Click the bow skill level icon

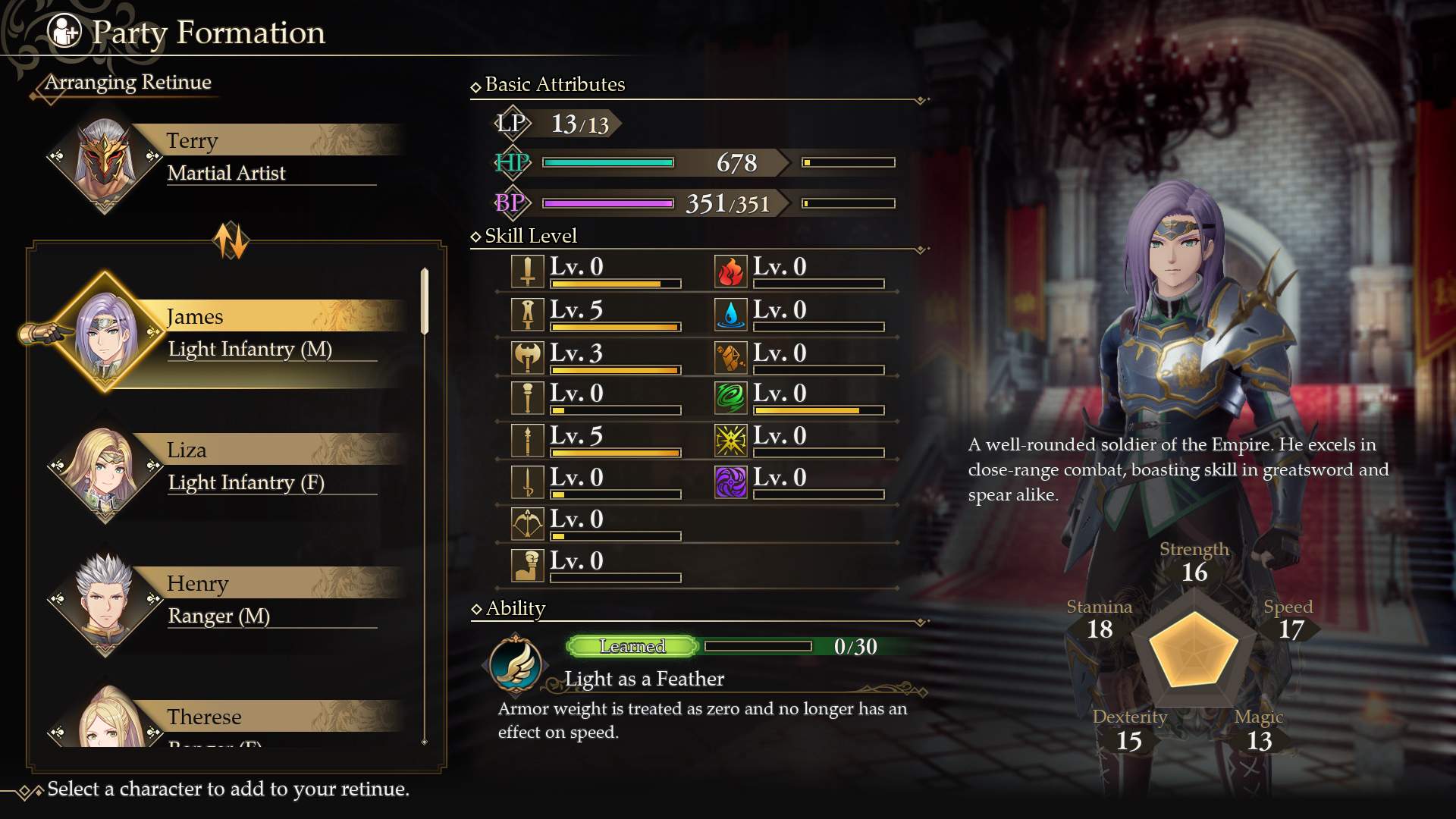point(527,523)
